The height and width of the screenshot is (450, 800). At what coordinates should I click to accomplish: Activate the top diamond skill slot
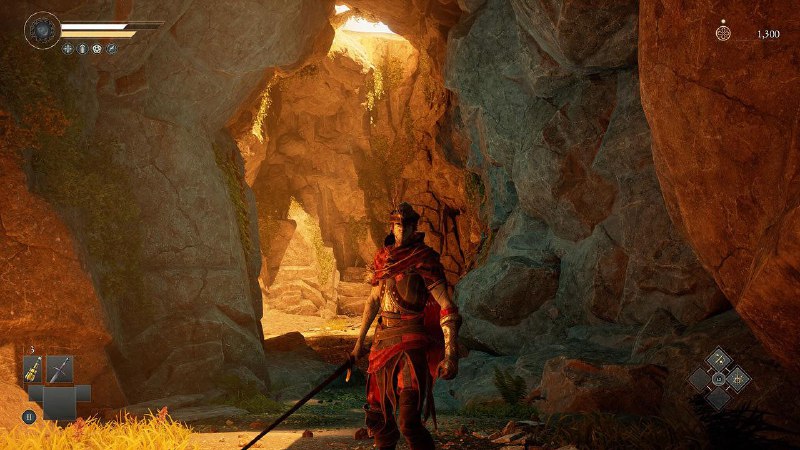719,360
